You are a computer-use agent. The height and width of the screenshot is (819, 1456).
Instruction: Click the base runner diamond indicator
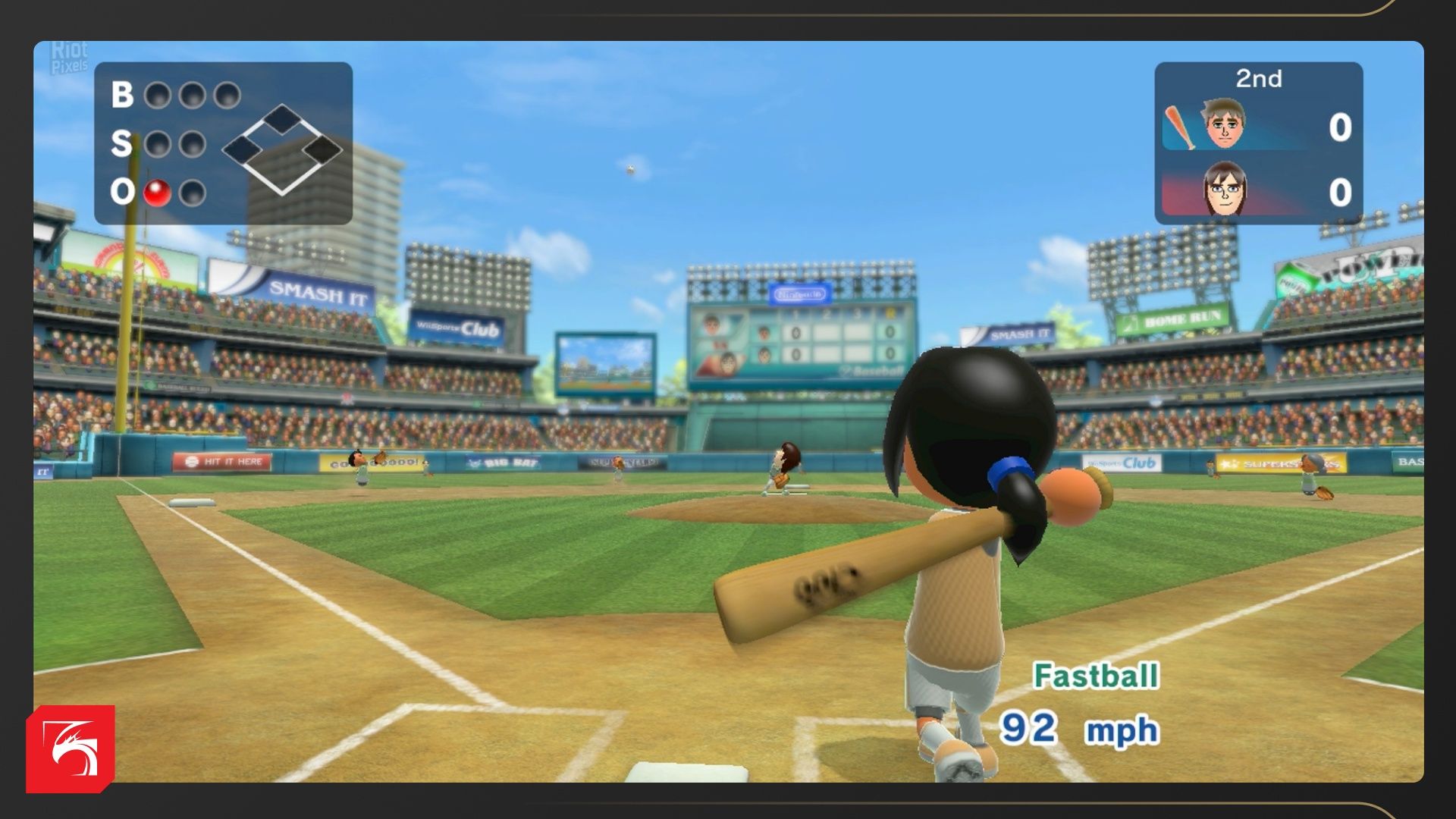[x=282, y=149]
